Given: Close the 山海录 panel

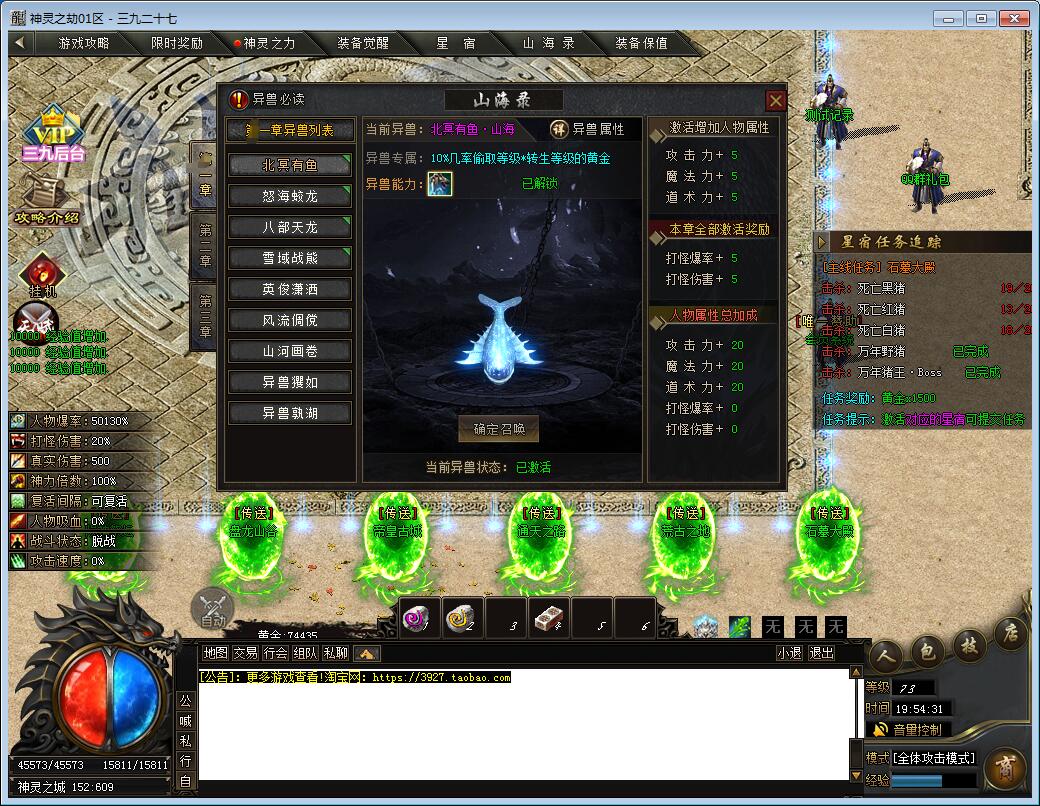Looking at the screenshot, I should click(x=775, y=100).
